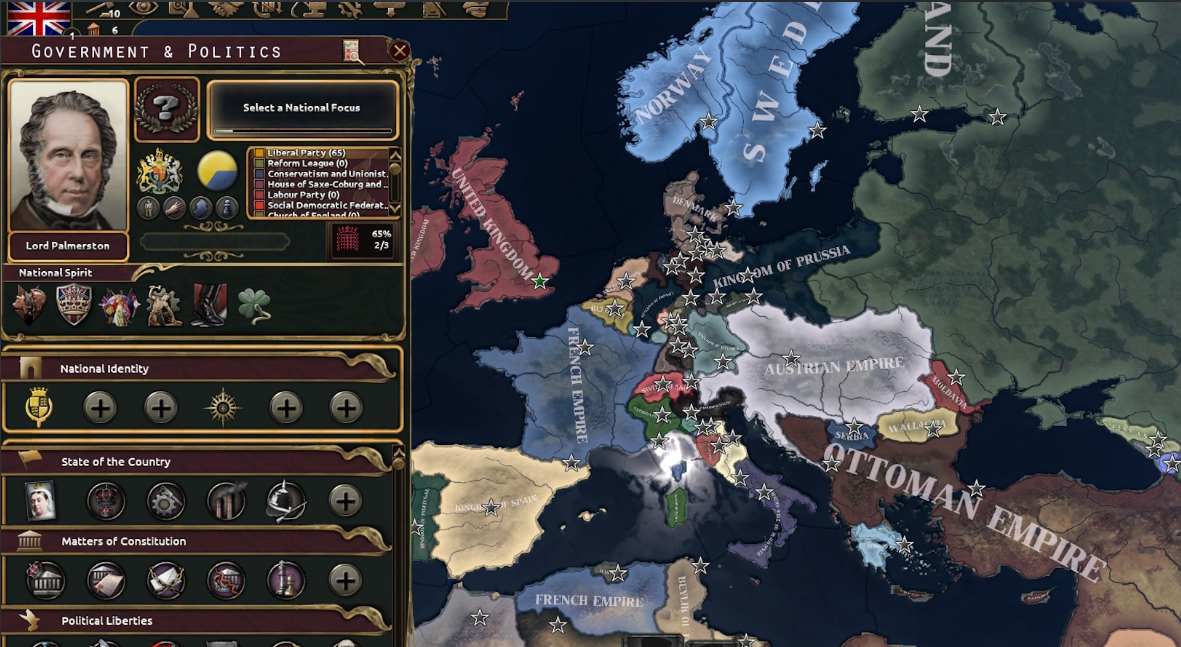The image size is (1181, 647).
Task: Open the chained envelope constitution icon
Action: tap(165, 580)
